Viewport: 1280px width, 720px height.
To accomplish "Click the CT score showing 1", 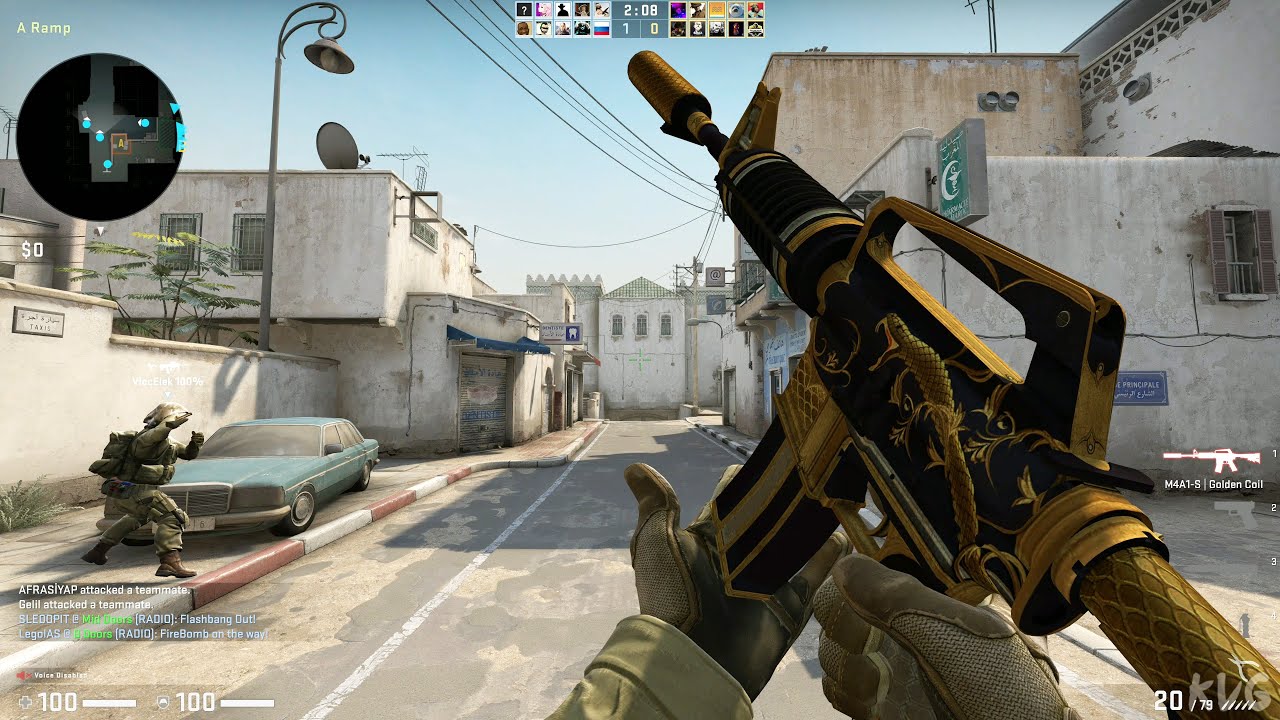I will click(x=625, y=29).
